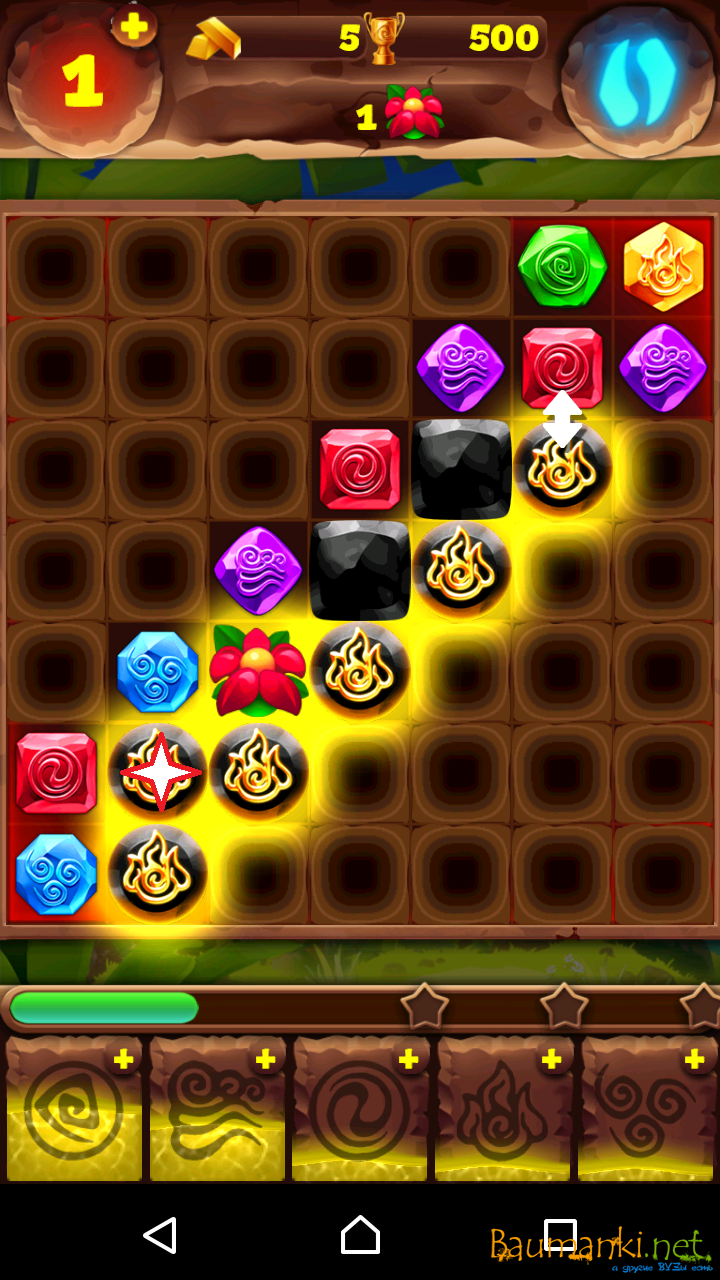Activate the triple-swirl water booster card
720x1280 pixels.
point(647,1110)
